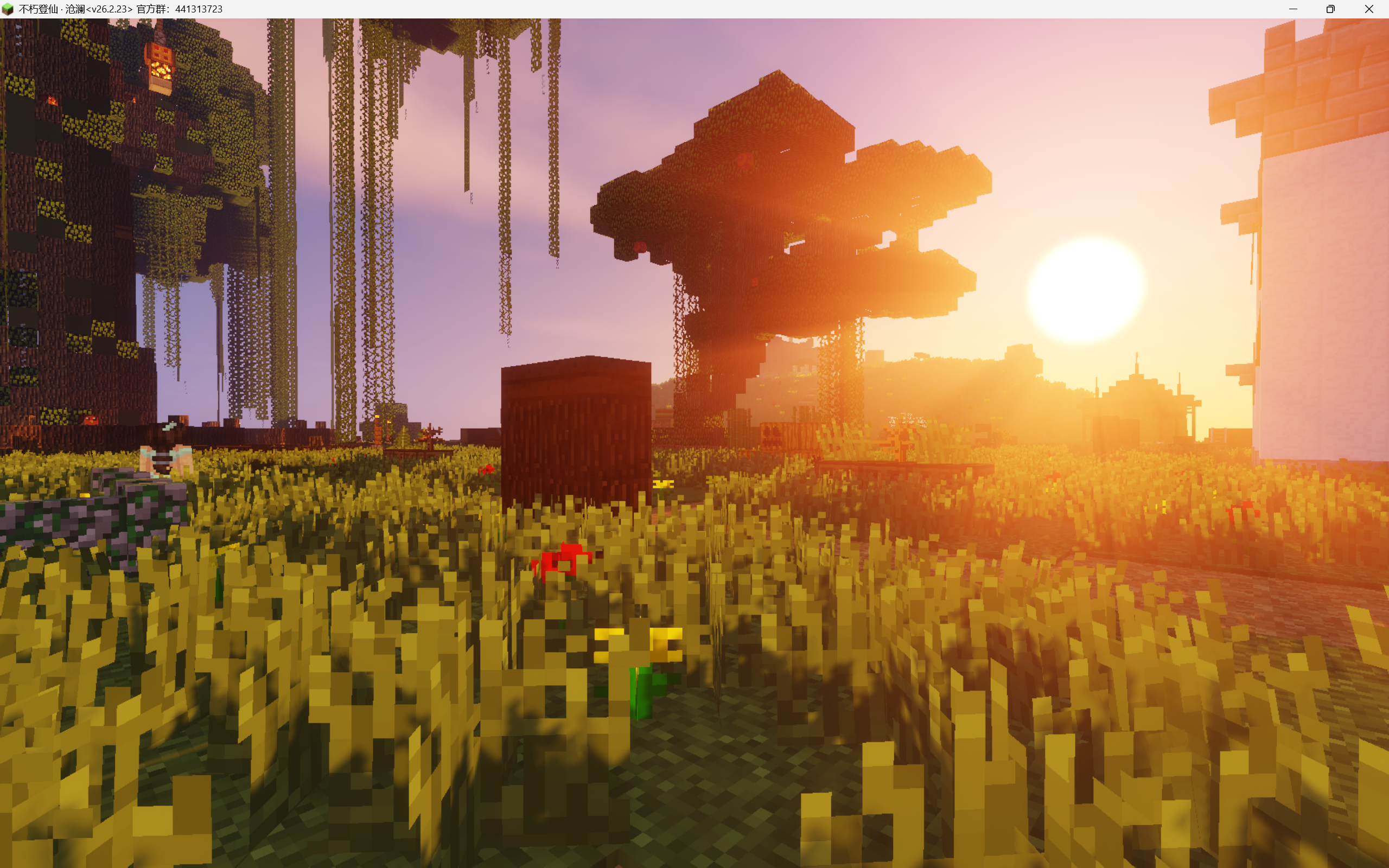Close the 不朽登仙·沧澜 game window
The width and height of the screenshot is (1389, 868).
pos(1370,9)
